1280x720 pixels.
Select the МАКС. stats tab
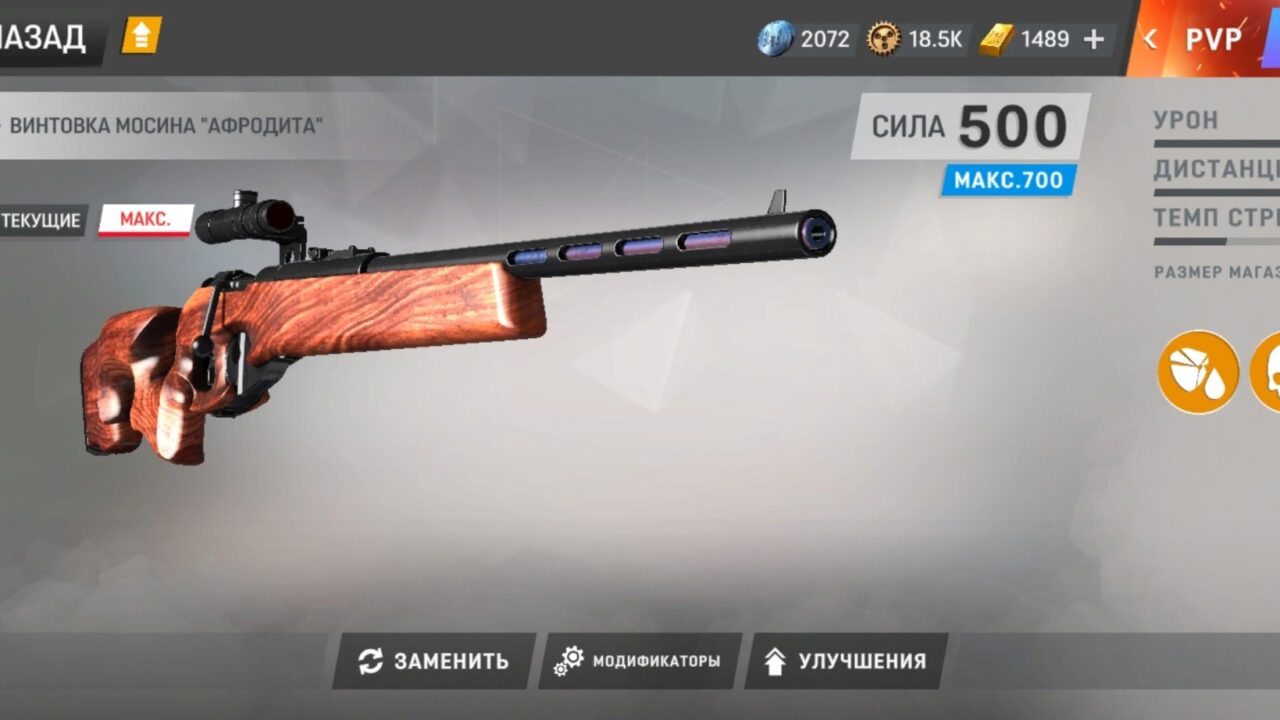point(145,220)
